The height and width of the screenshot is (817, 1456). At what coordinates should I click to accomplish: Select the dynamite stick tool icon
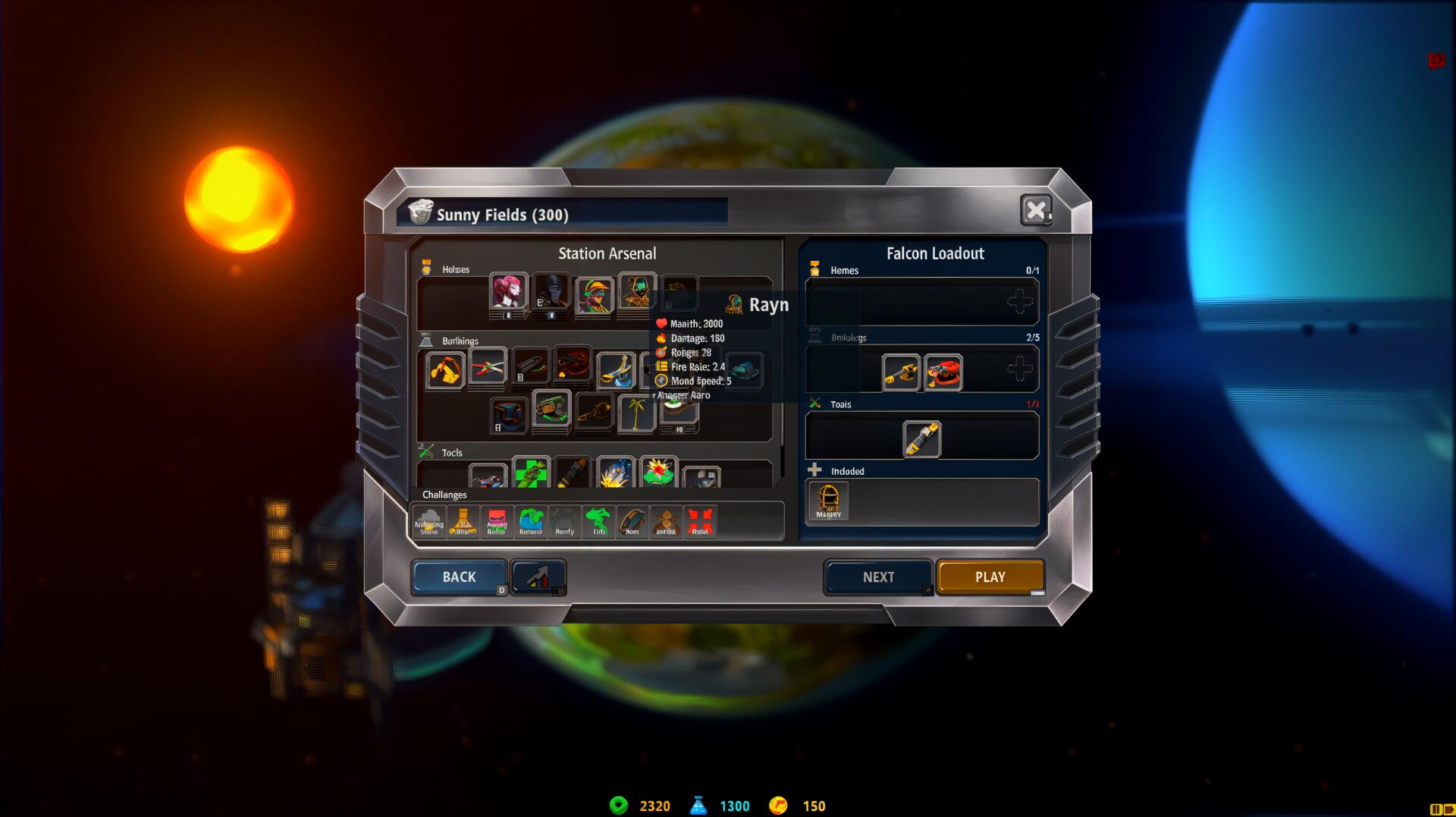click(573, 472)
